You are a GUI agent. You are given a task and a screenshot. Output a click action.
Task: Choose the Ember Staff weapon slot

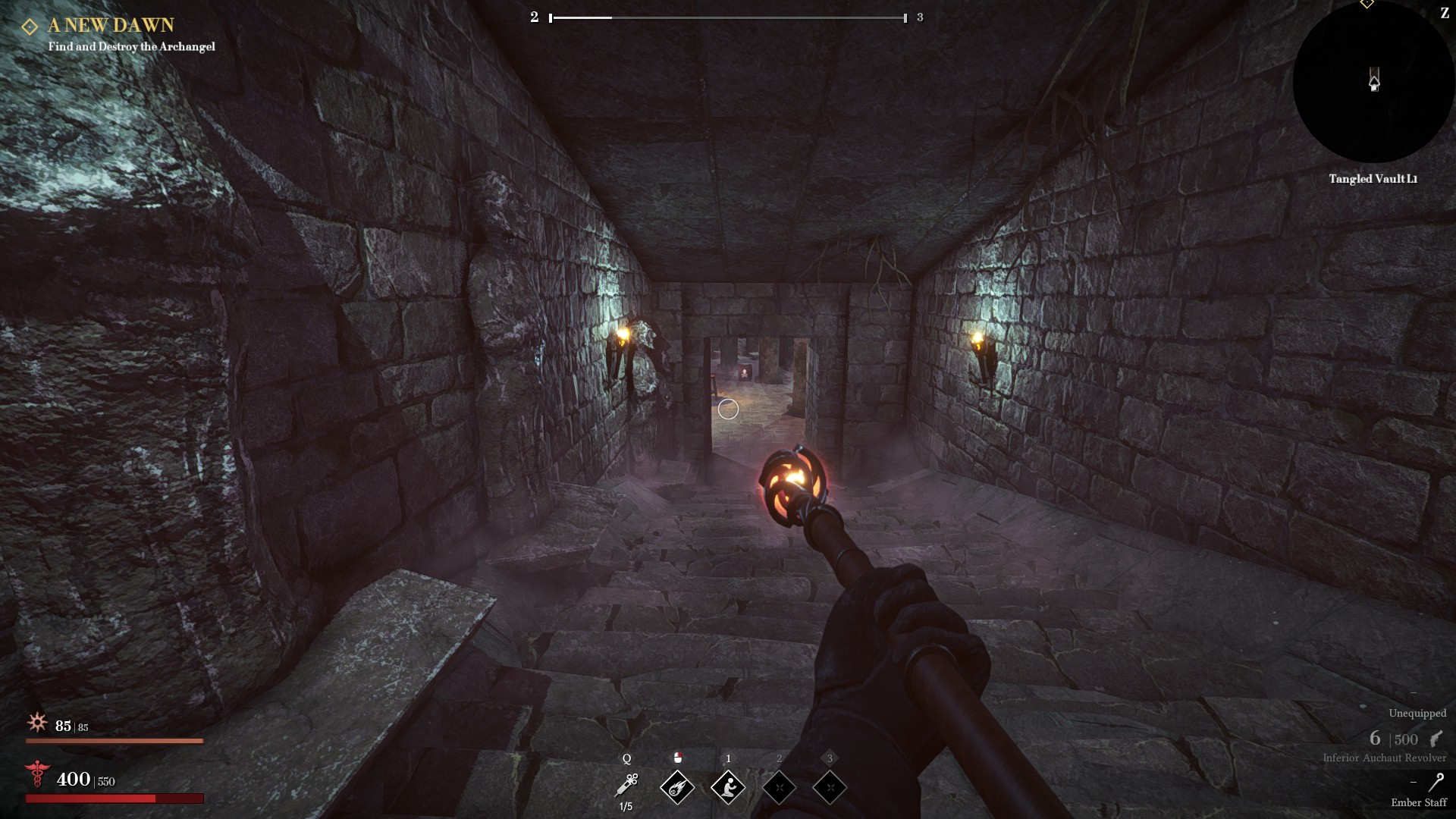click(x=1436, y=782)
